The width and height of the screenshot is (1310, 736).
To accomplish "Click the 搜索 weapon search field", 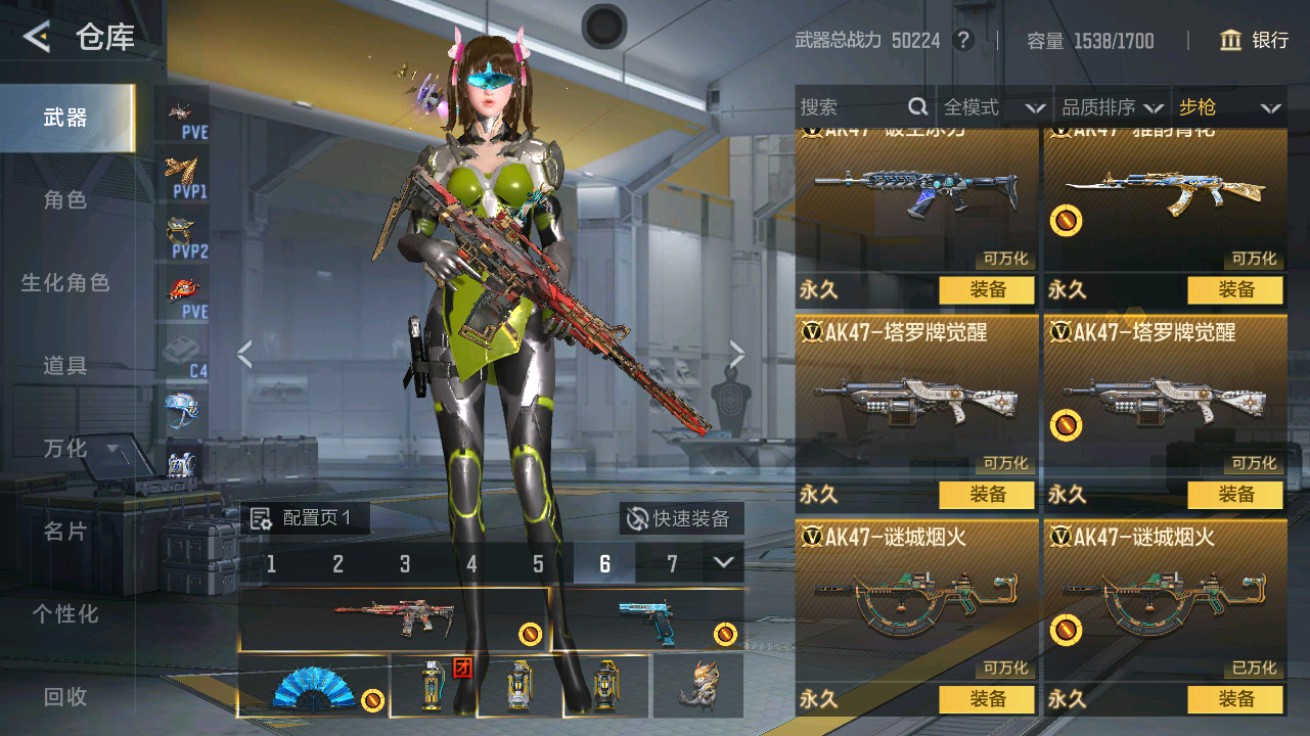I will pyautogui.click(x=855, y=107).
